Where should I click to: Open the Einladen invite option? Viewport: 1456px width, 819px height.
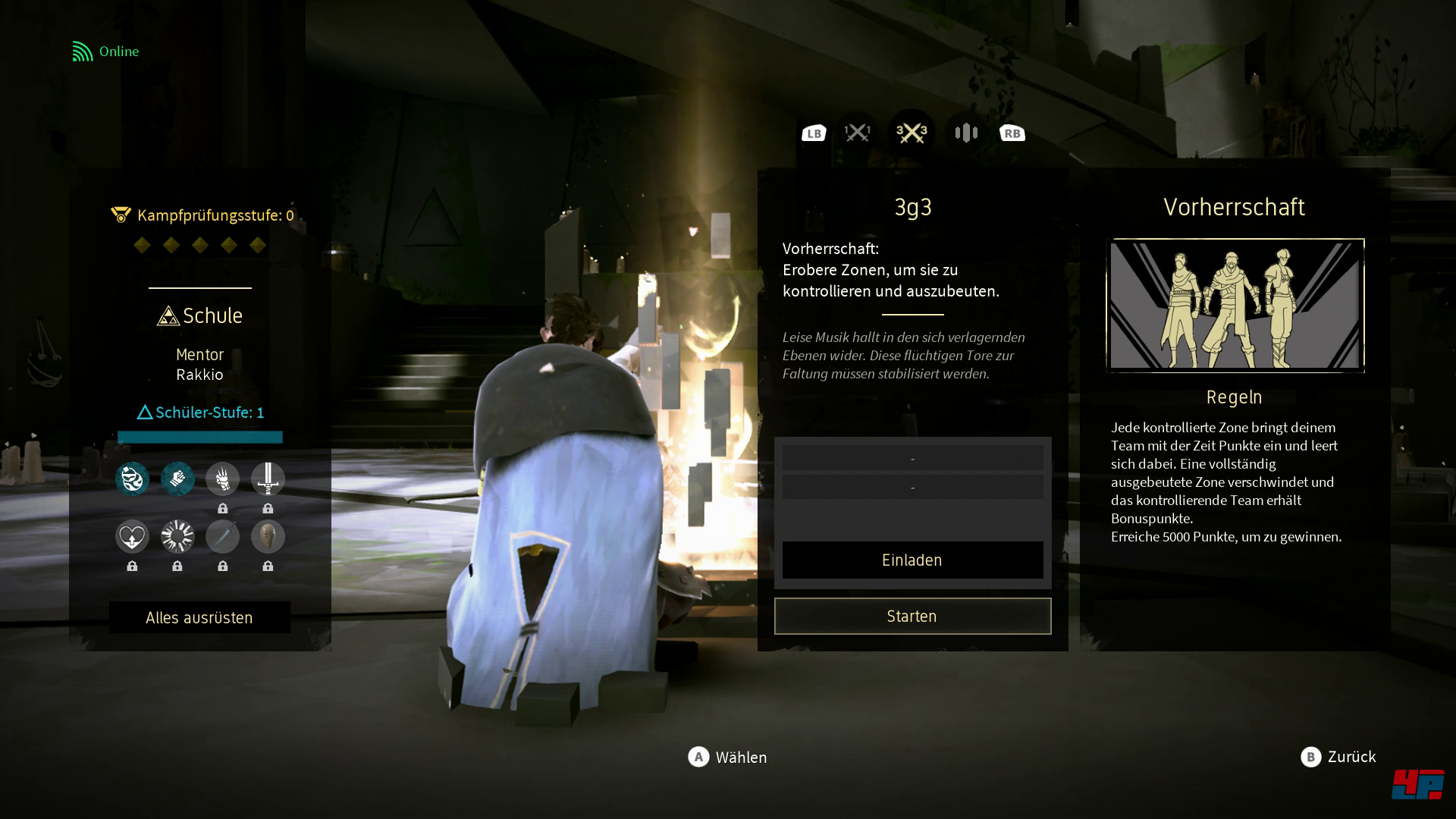[912, 560]
